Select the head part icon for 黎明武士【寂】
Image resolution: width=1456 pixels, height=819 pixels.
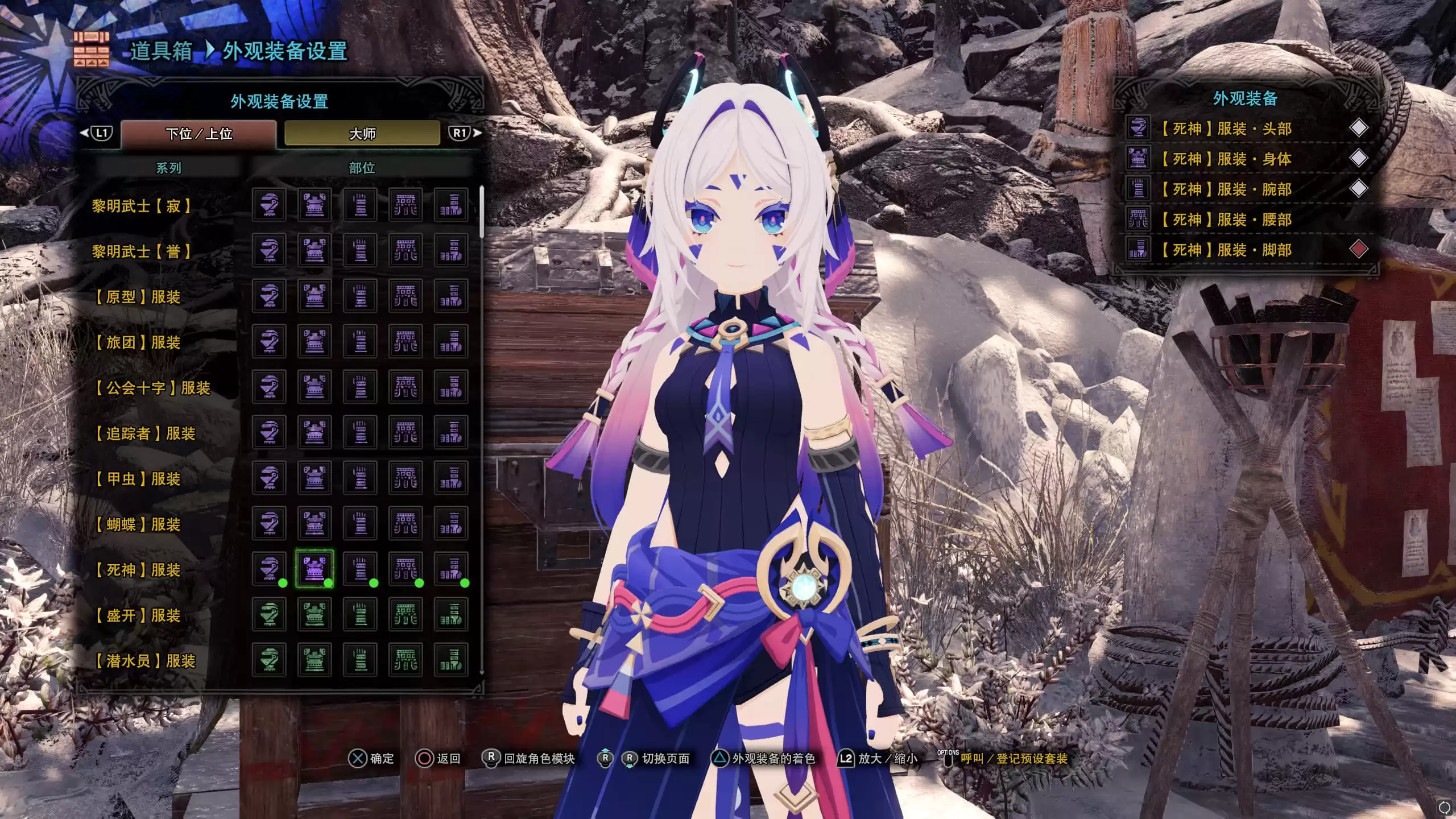[x=270, y=206]
